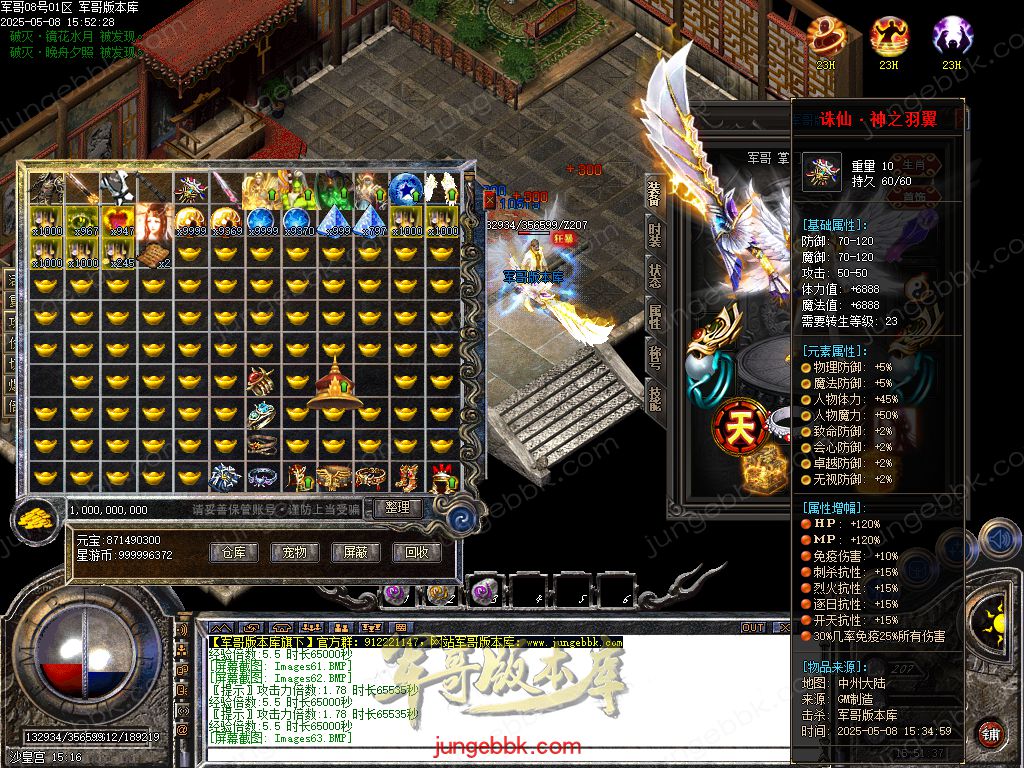Screen dimensions: 1024x768
Task: Activate the purple silhouette buff icon
Action: pyautogui.click(x=951, y=38)
